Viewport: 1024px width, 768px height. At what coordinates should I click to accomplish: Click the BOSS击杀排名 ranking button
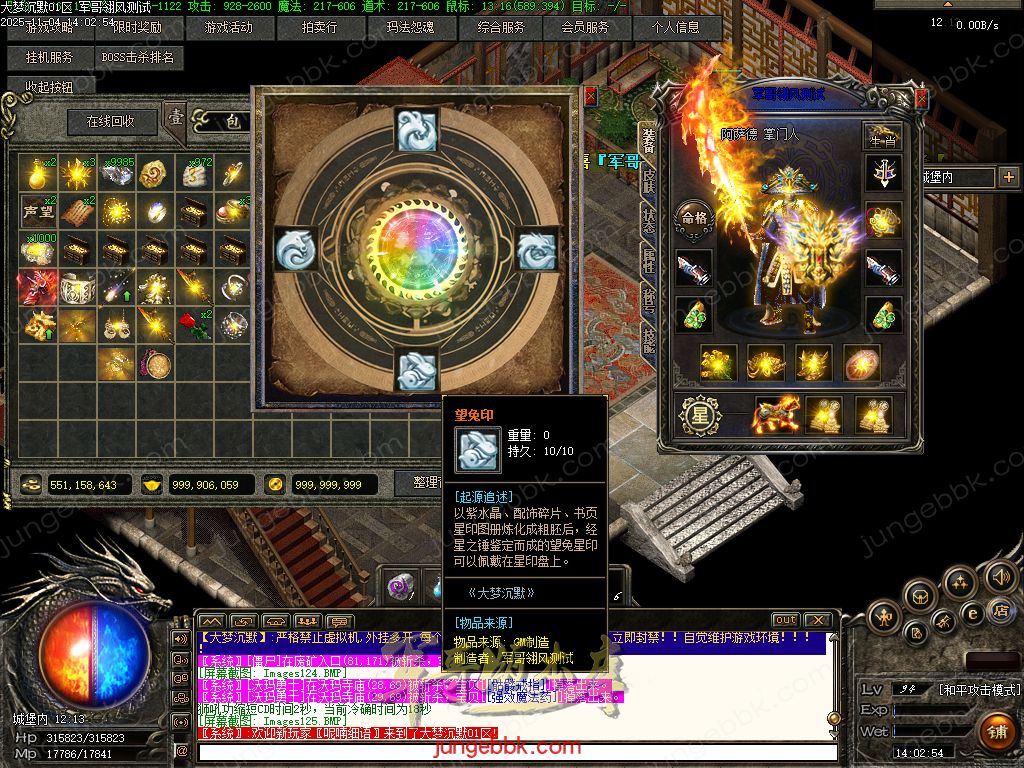pyautogui.click(x=137, y=57)
